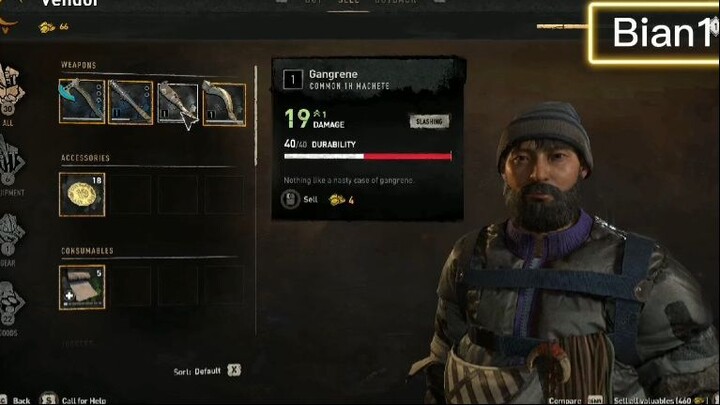Show the All items category
The height and width of the screenshot is (405, 720).
12,88
